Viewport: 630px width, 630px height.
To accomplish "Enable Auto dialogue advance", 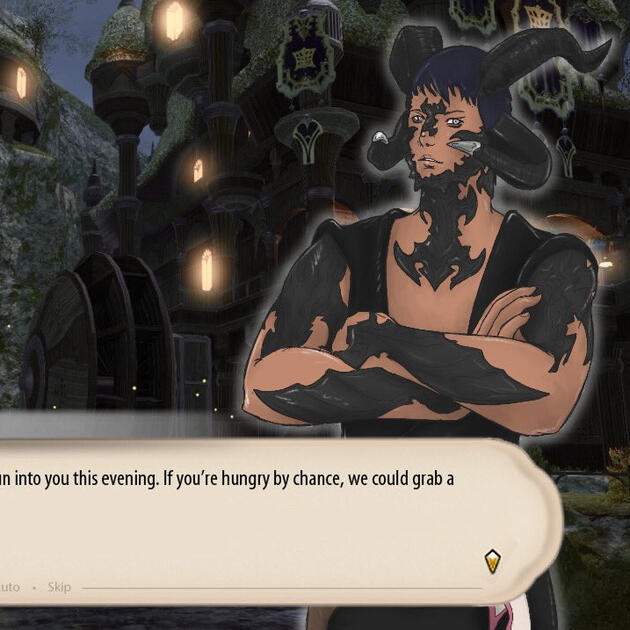I will [x=9, y=587].
